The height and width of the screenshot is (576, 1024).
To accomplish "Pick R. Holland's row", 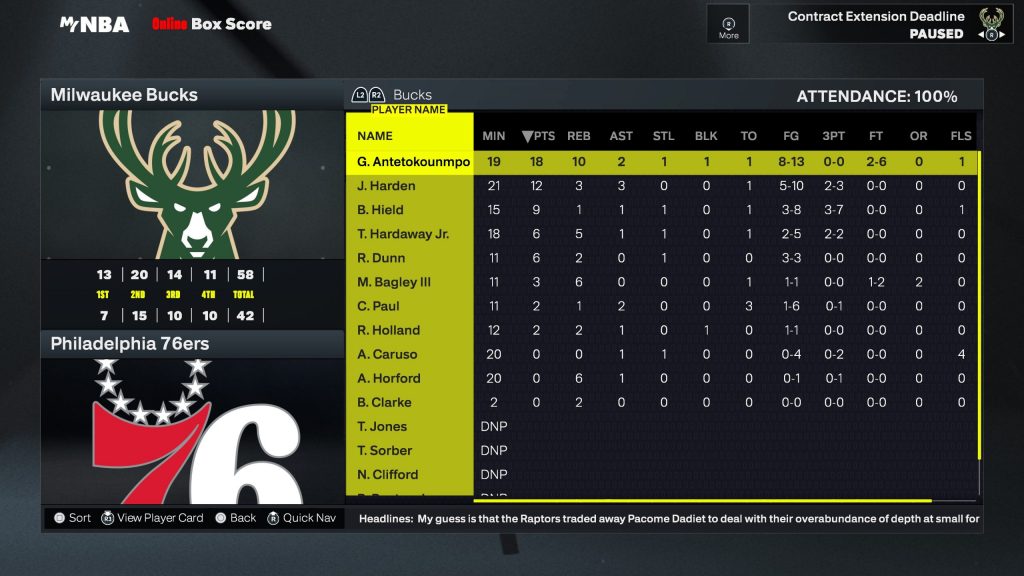I will pos(388,330).
